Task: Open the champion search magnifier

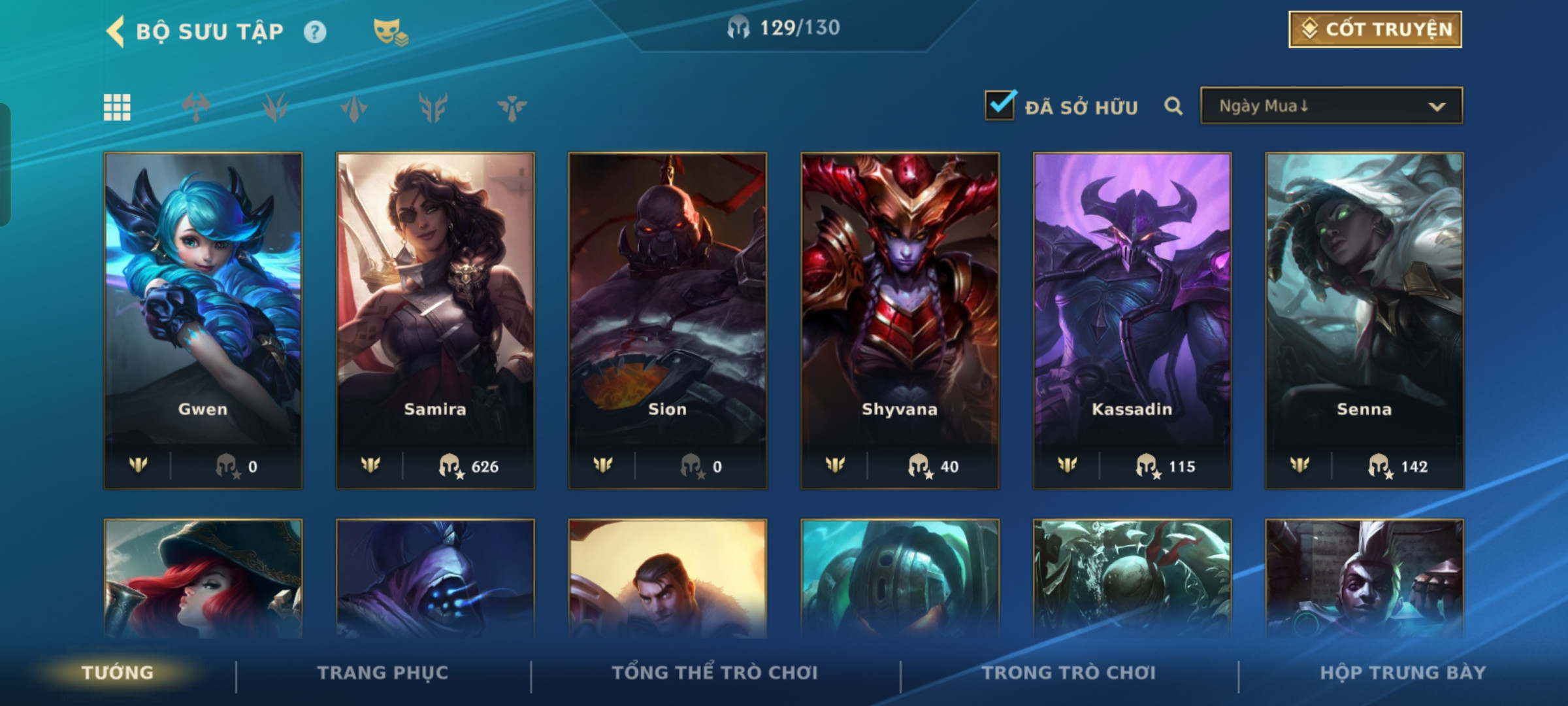Action: coord(1173,106)
